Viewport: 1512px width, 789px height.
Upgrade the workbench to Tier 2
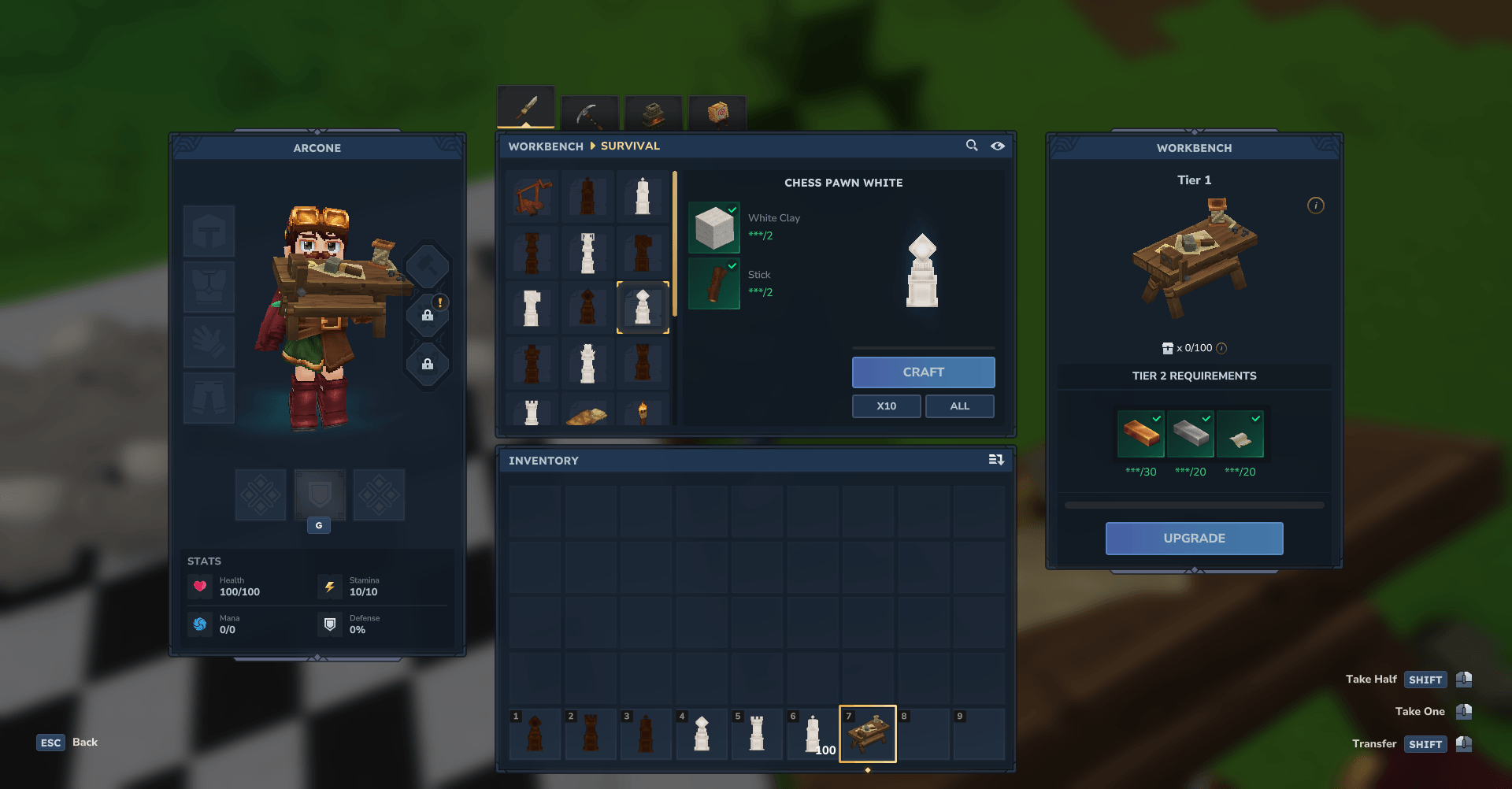(1194, 539)
